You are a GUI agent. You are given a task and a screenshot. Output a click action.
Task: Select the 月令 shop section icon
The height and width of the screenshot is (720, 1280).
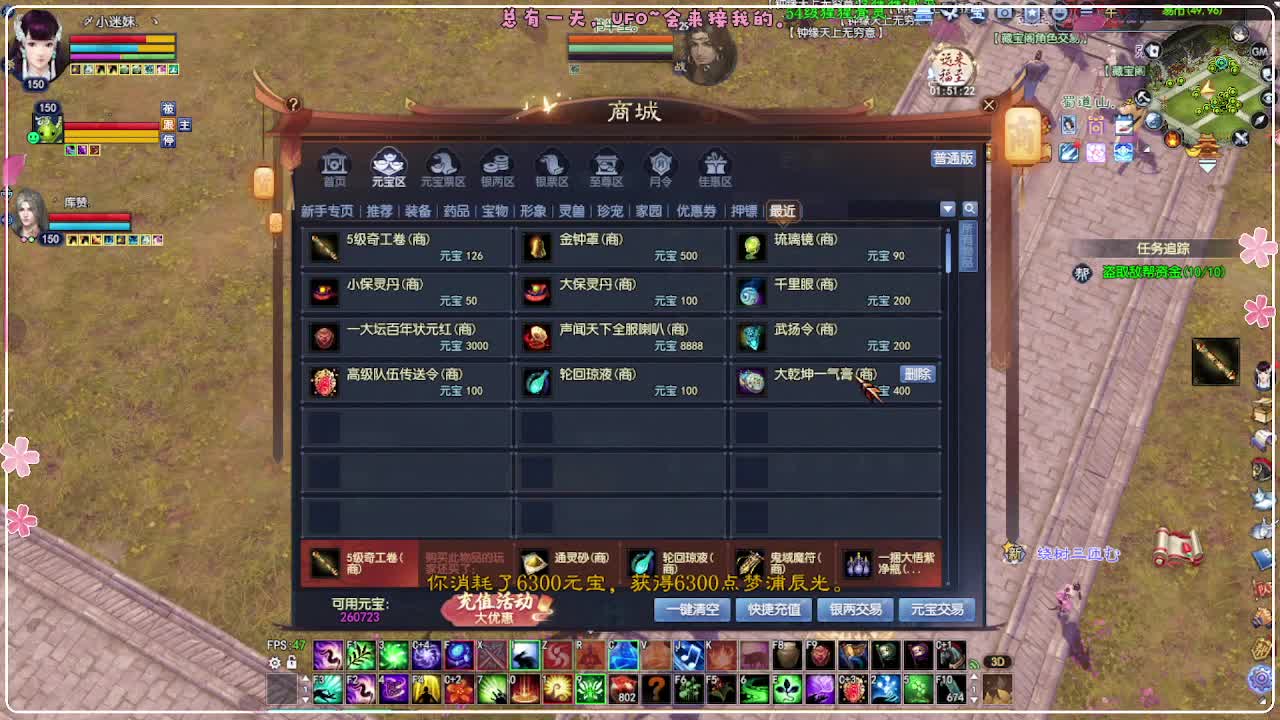pyautogui.click(x=661, y=165)
